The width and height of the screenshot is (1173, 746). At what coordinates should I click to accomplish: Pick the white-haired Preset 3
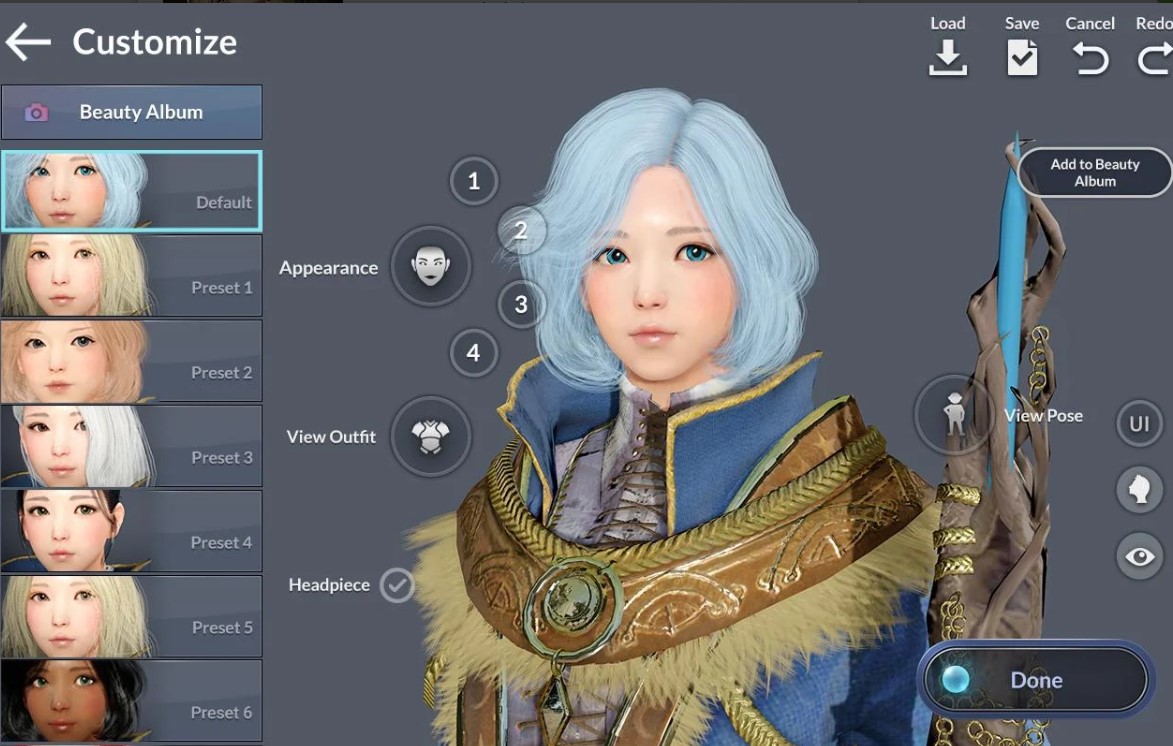(131, 445)
